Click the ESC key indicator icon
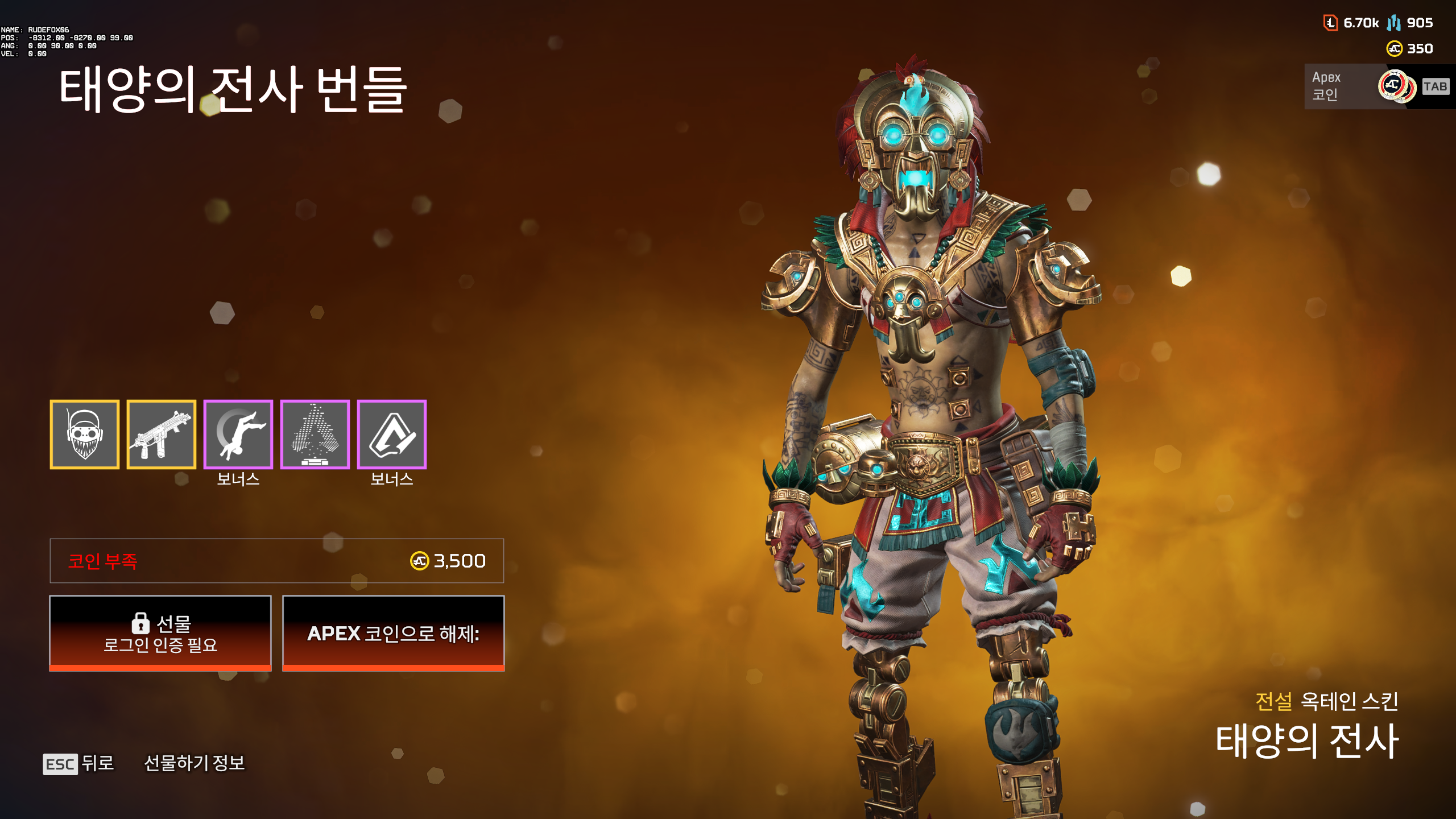 tap(61, 764)
